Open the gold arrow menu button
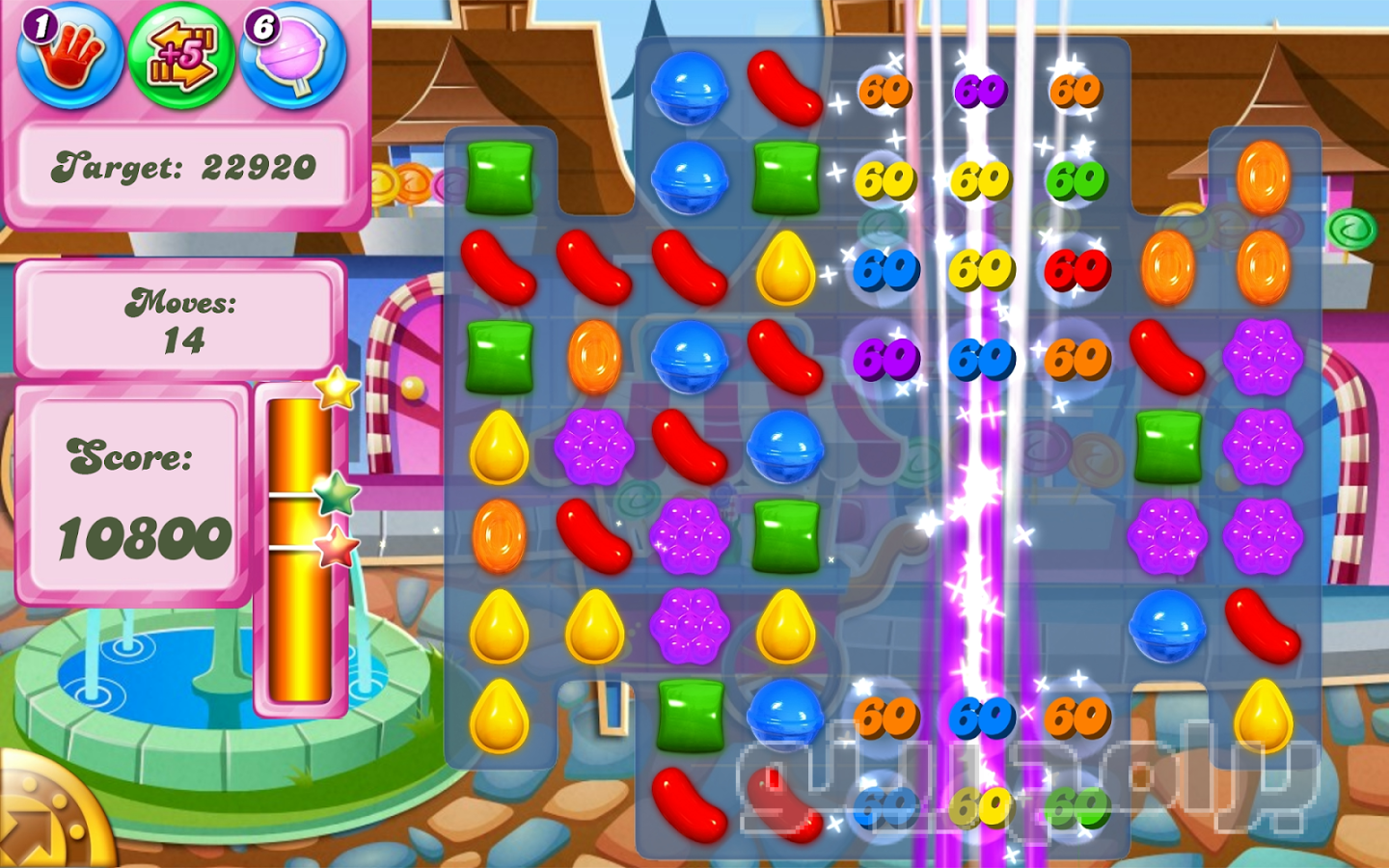The width and height of the screenshot is (1389, 868). point(43,820)
